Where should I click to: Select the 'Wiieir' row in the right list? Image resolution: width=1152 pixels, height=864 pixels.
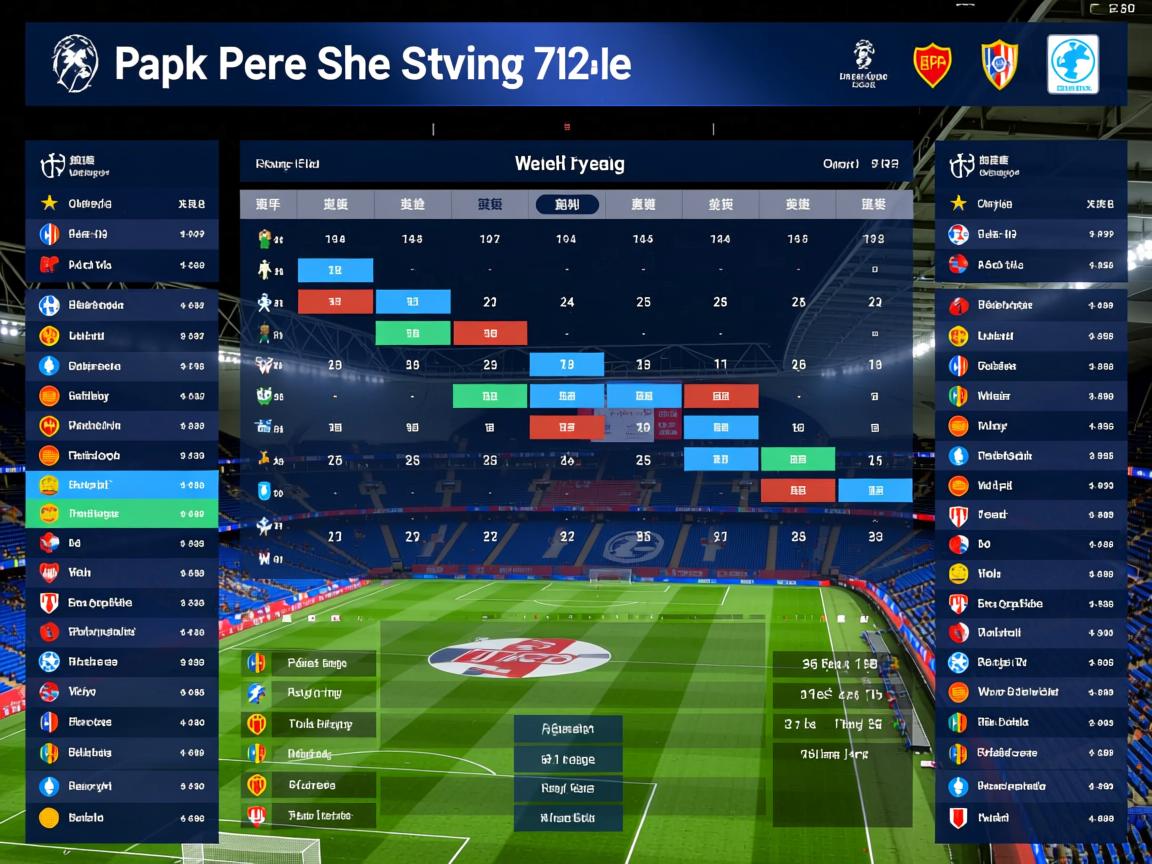(1030, 396)
